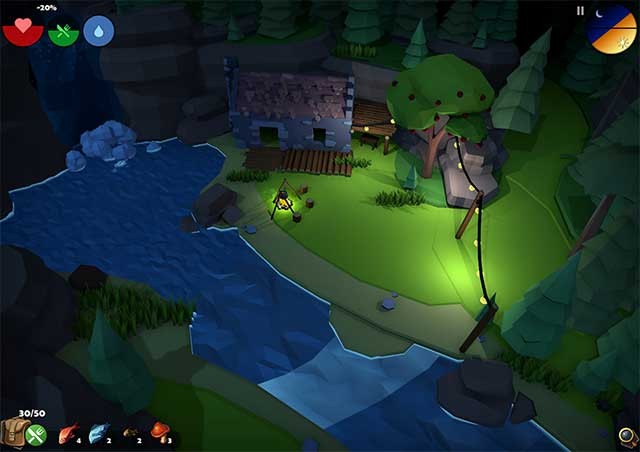640x452 pixels.
Task: Select the green fork-and-knife food filter
Action: click(37, 435)
